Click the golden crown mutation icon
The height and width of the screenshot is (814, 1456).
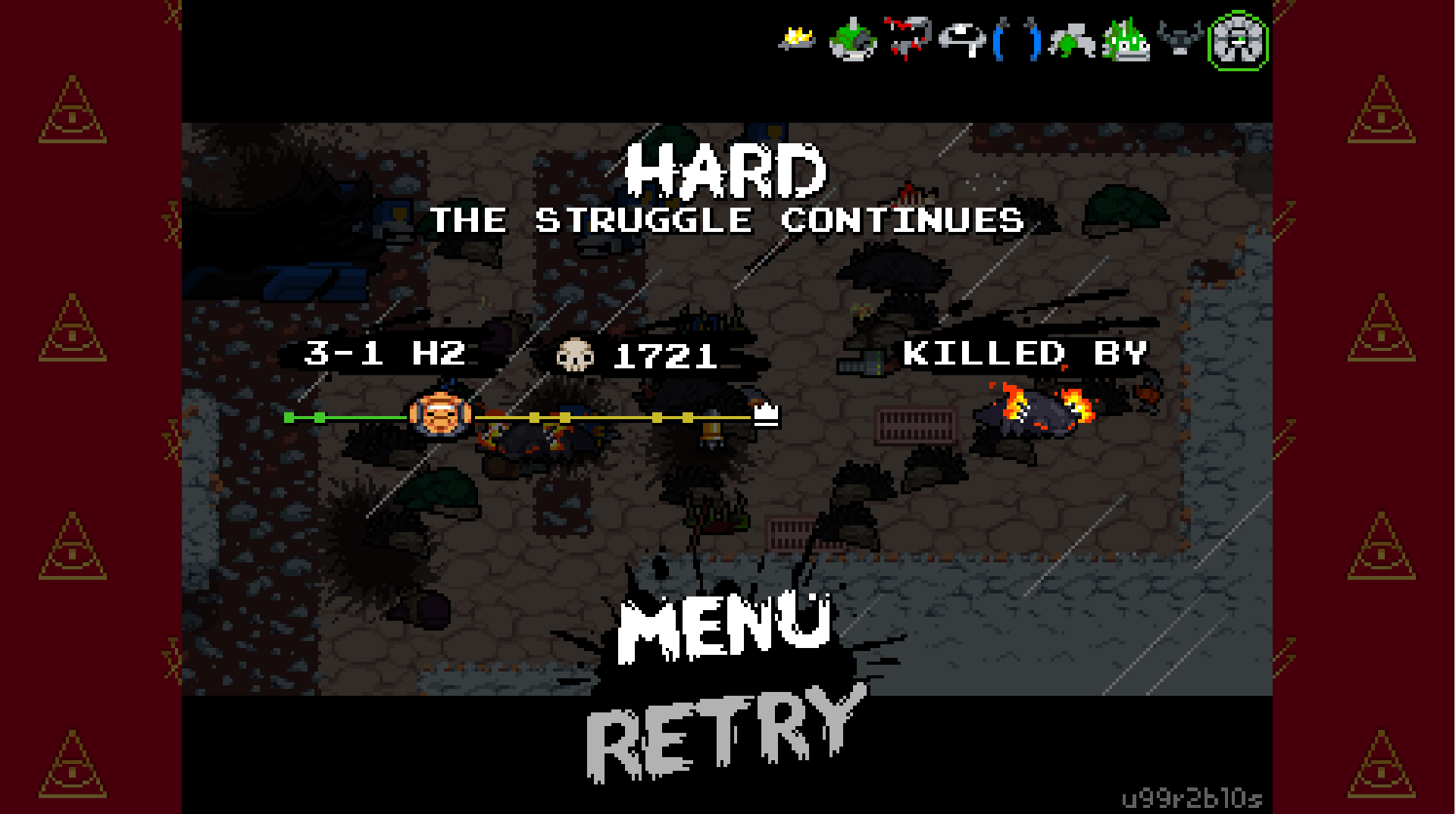(797, 39)
